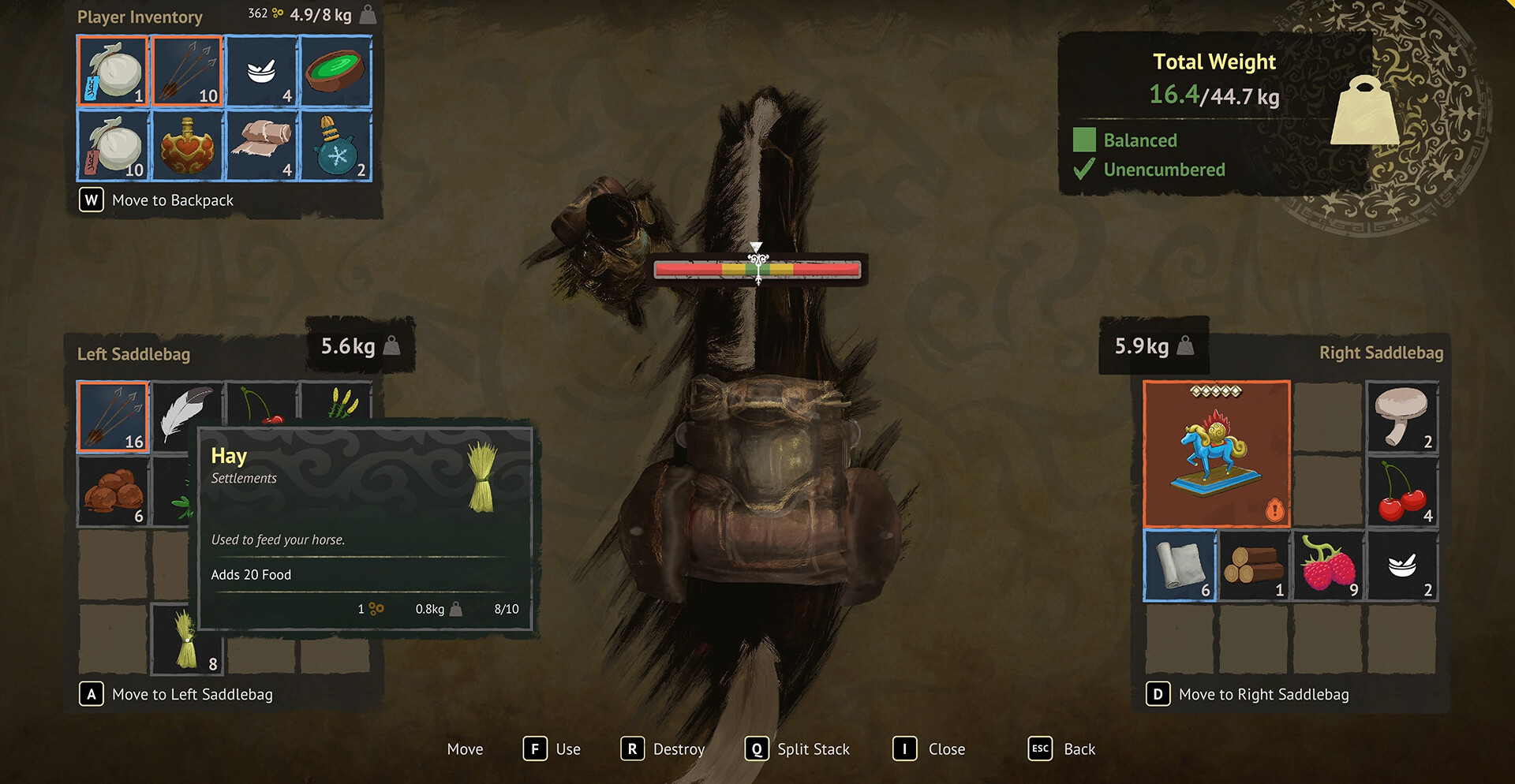Select the 16 arrows in Left Saddlebag
The image size is (1515, 784).
click(x=113, y=417)
